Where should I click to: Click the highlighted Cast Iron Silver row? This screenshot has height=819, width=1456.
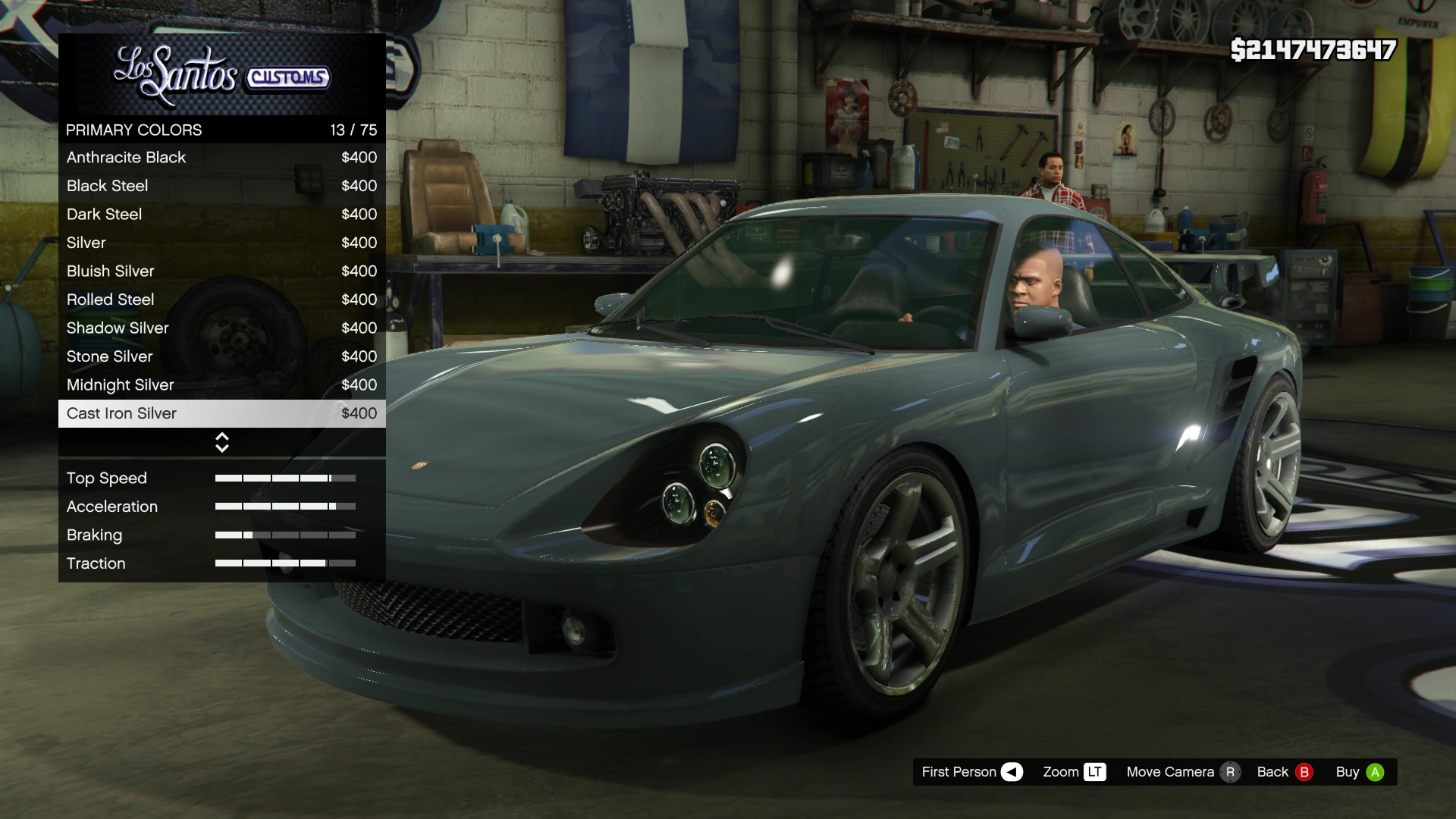221,413
